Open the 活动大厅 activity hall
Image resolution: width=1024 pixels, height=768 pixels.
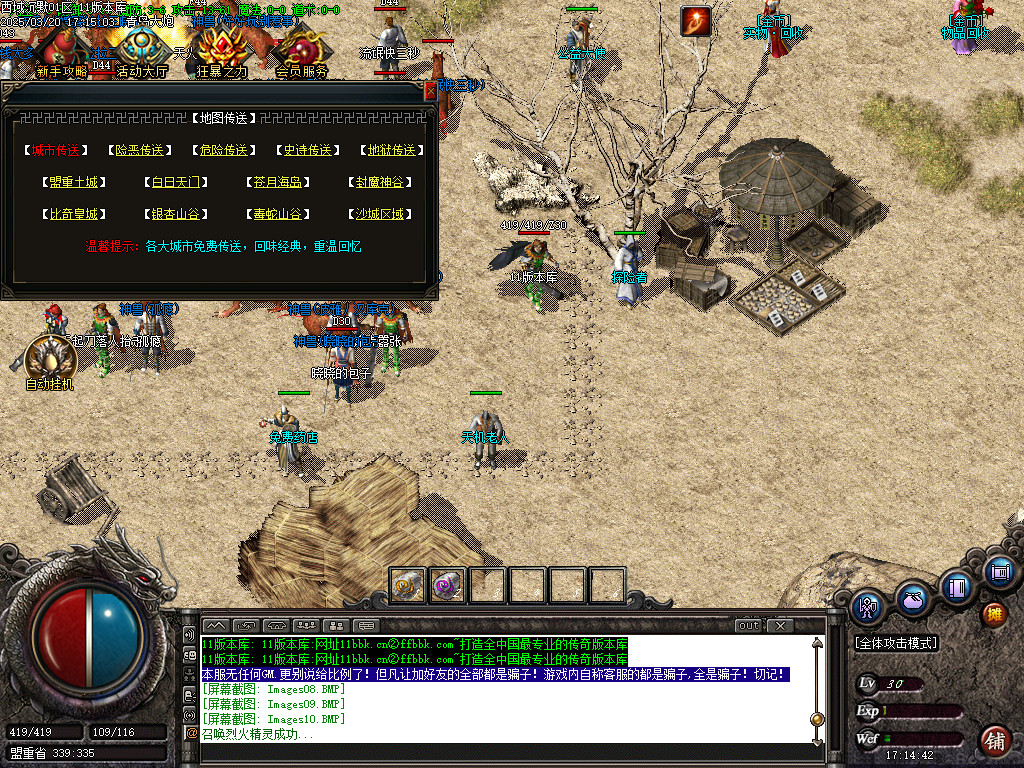(143, 50)
